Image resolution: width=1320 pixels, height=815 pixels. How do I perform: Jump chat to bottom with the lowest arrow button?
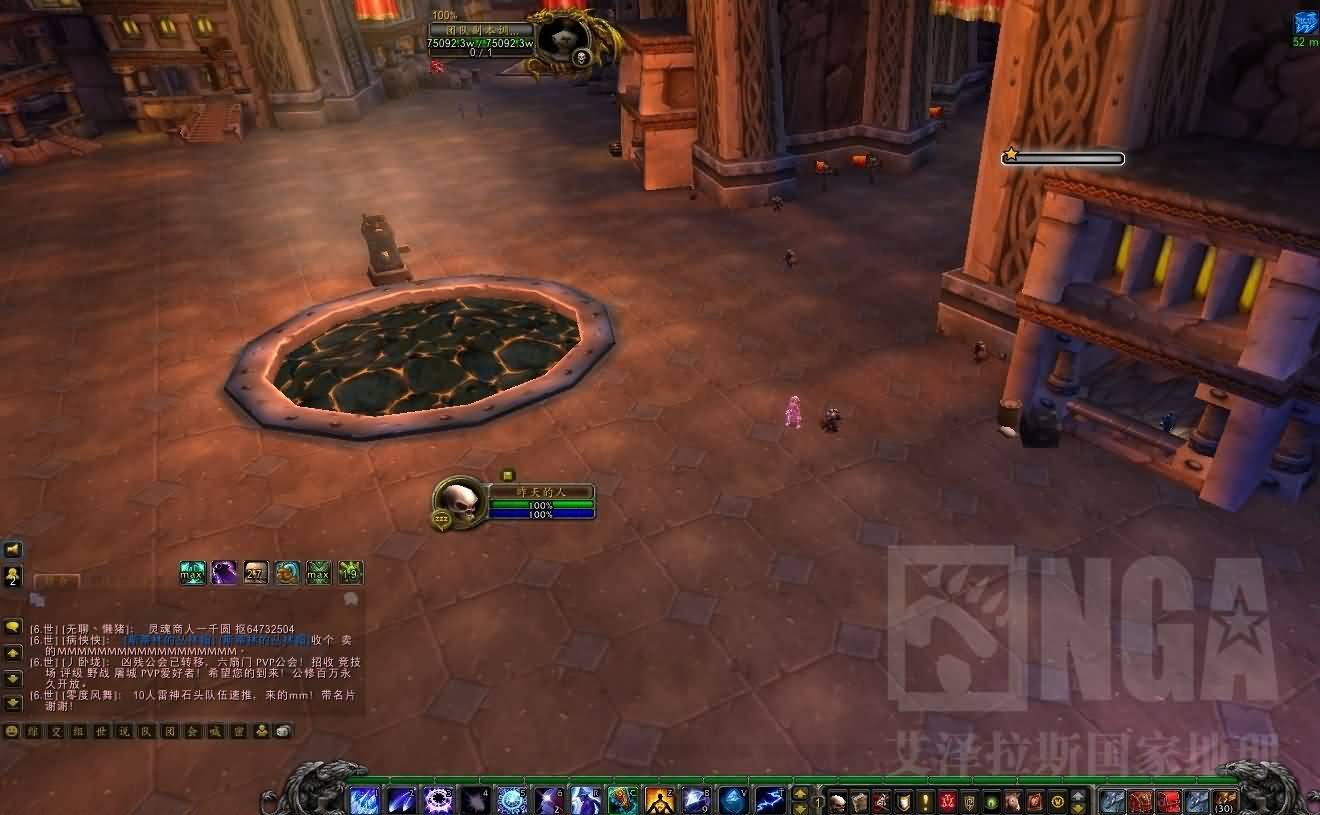tap(13, 703)
